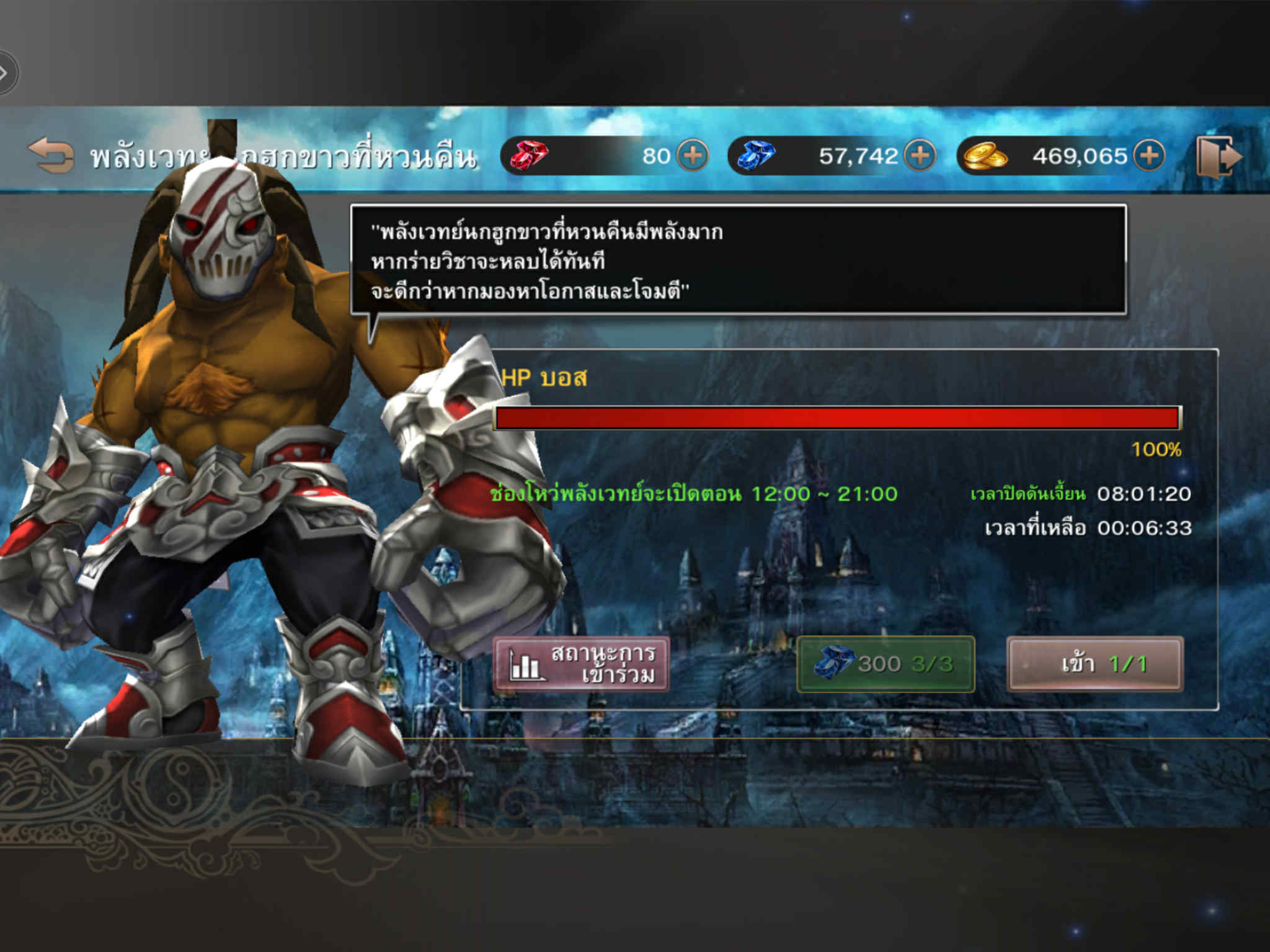This screenshot has width=1270, height=952.
Task: Buy extra entry for 300 blue gems
Action: (885, 664)
